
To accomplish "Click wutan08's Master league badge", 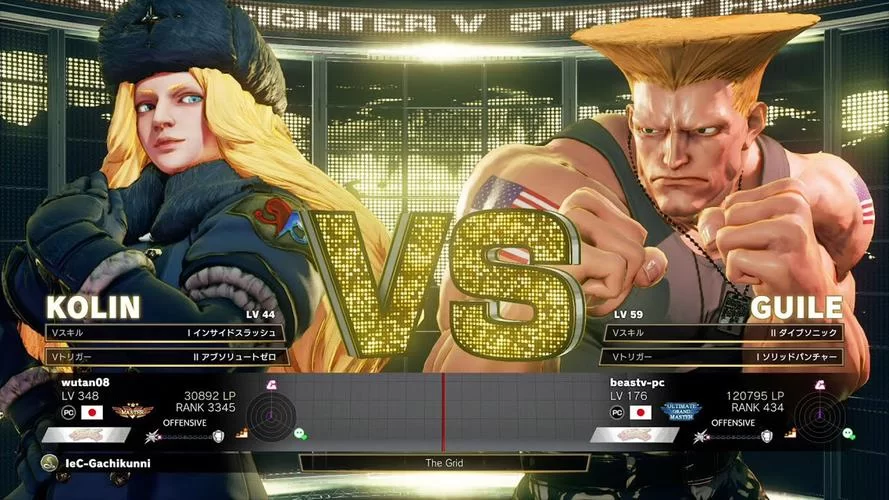I will [x=131, y=410].
